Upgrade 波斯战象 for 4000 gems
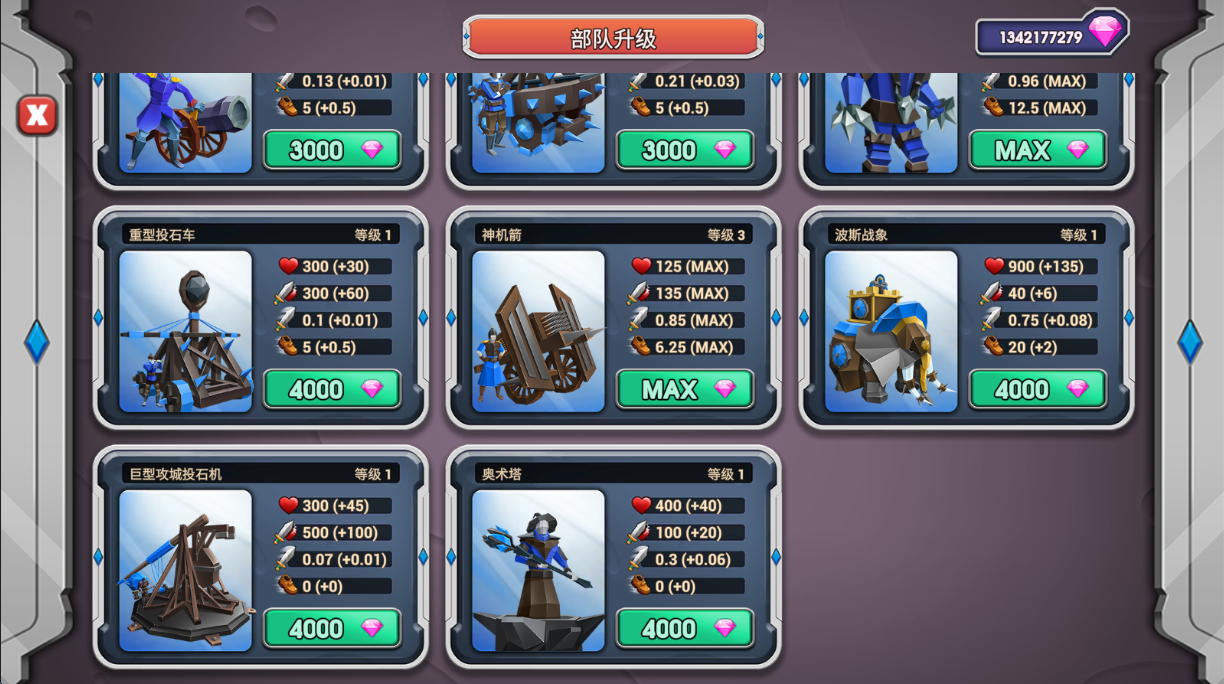The width and height of the screenshot is (1224, 684). point(1038,389)
